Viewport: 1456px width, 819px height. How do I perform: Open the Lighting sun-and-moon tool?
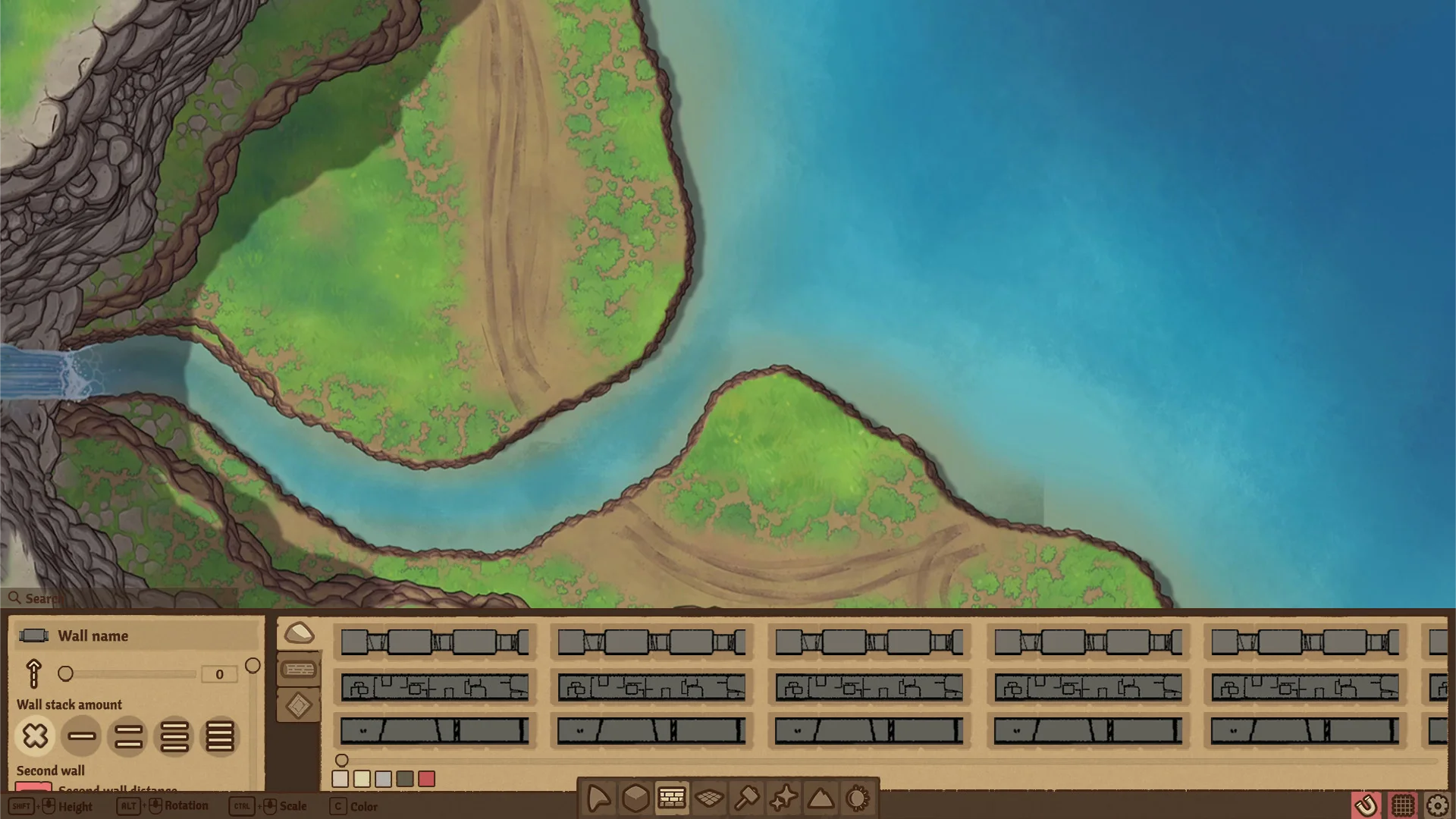point(857,798)
